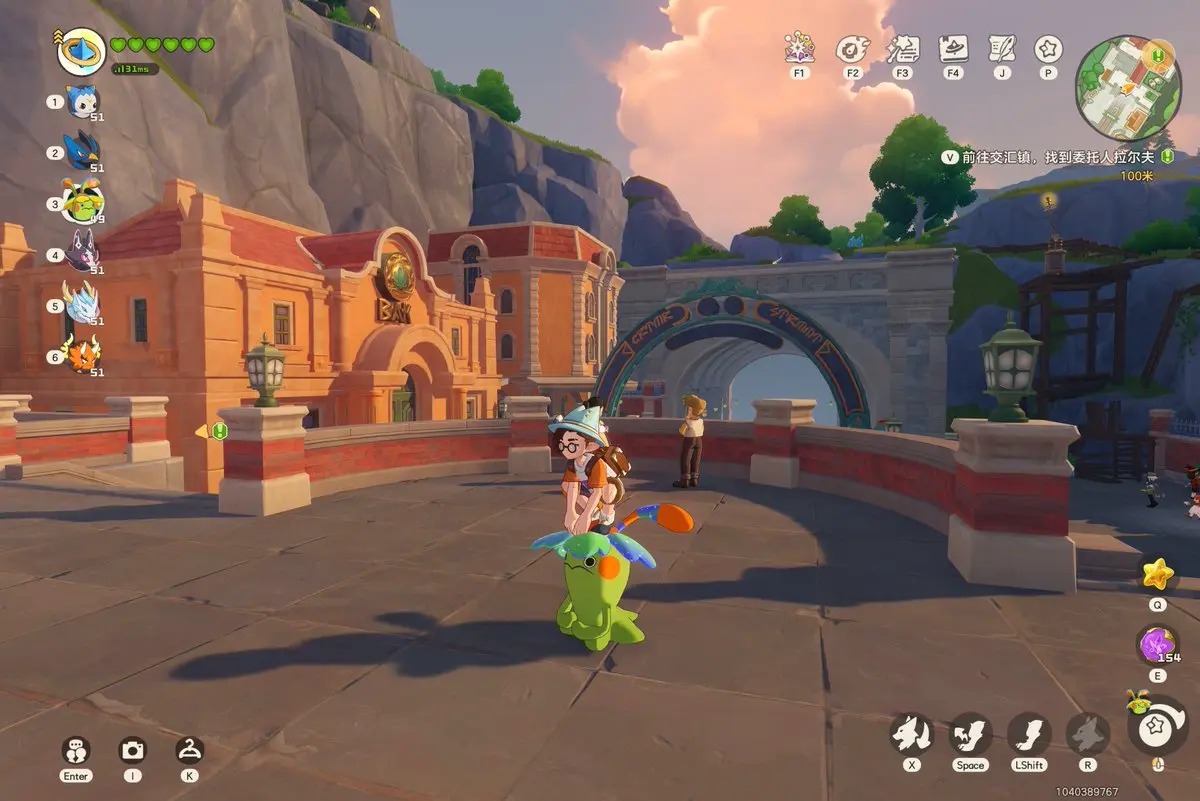This screenshot has width=1200, height=801.
Task: Use the purple orb item with 154 count
Action: [1158, 645]
